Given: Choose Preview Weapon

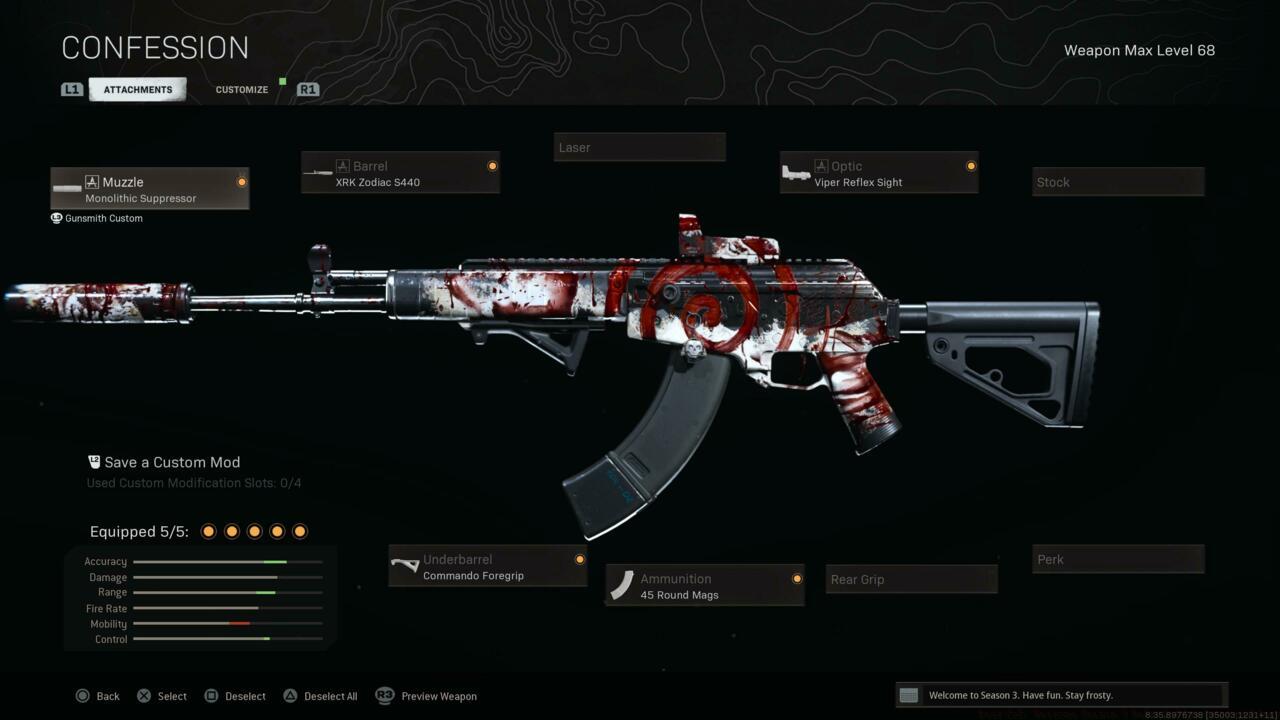Looking at the screenshot, I should (427, 696).
